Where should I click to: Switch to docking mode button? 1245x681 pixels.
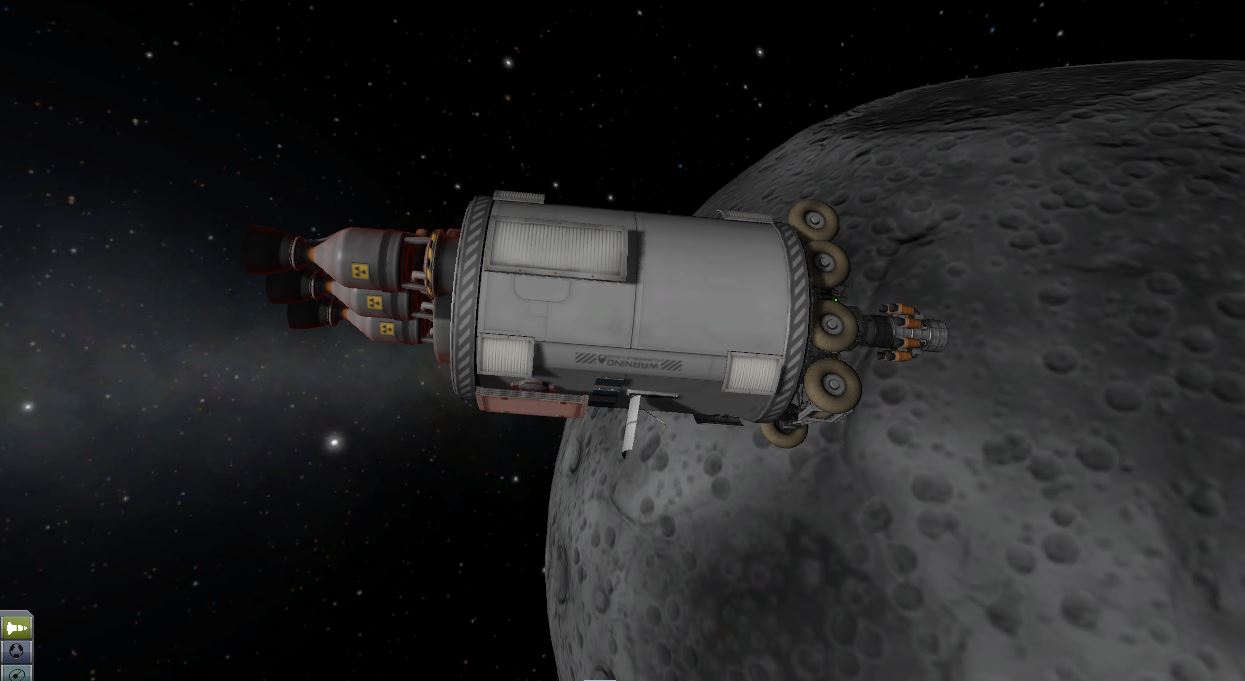pyautogui.click(x=16, y=651)
